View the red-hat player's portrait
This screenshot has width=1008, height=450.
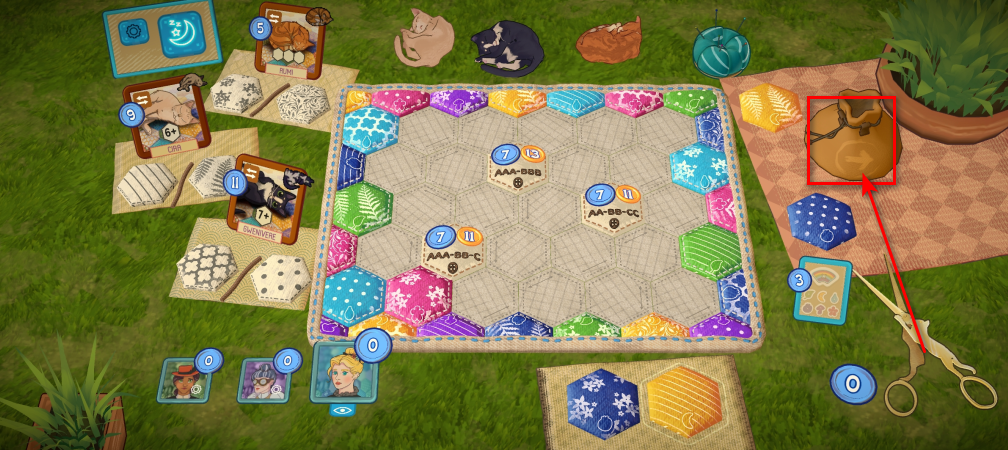[x=182, y=379]
